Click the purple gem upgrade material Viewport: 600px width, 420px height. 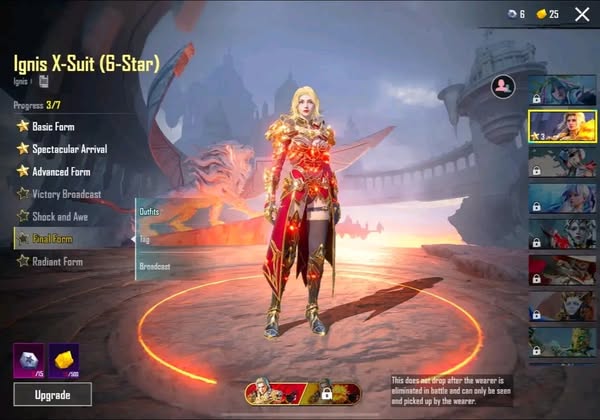(x=27, y=359)
